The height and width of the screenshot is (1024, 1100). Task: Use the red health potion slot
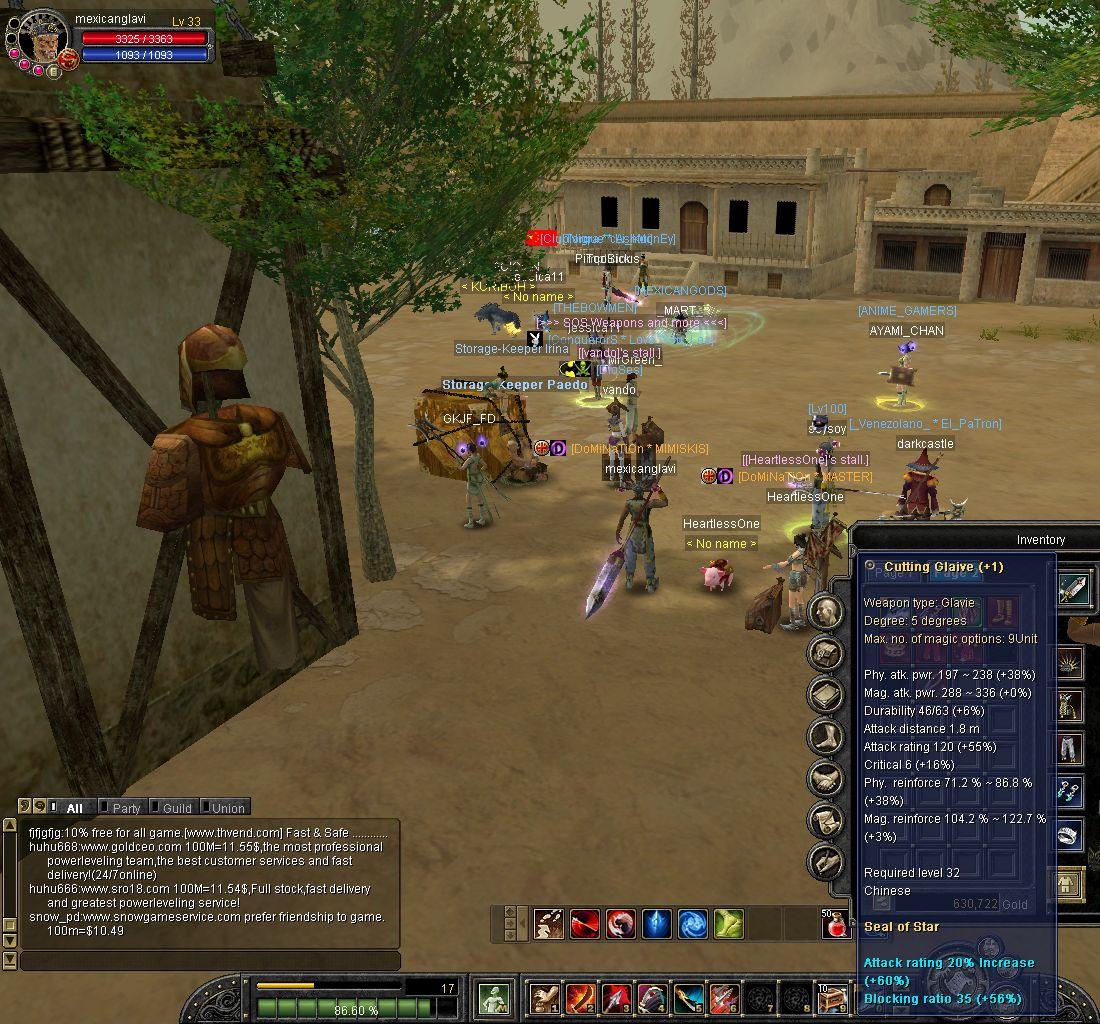point(837,924)
